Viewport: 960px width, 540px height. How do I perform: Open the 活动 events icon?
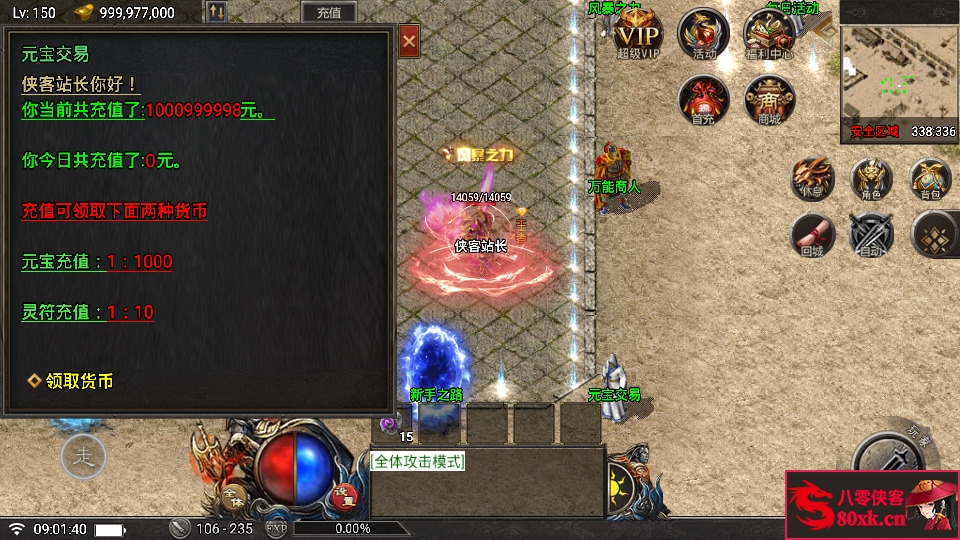[x=704, y=33]
